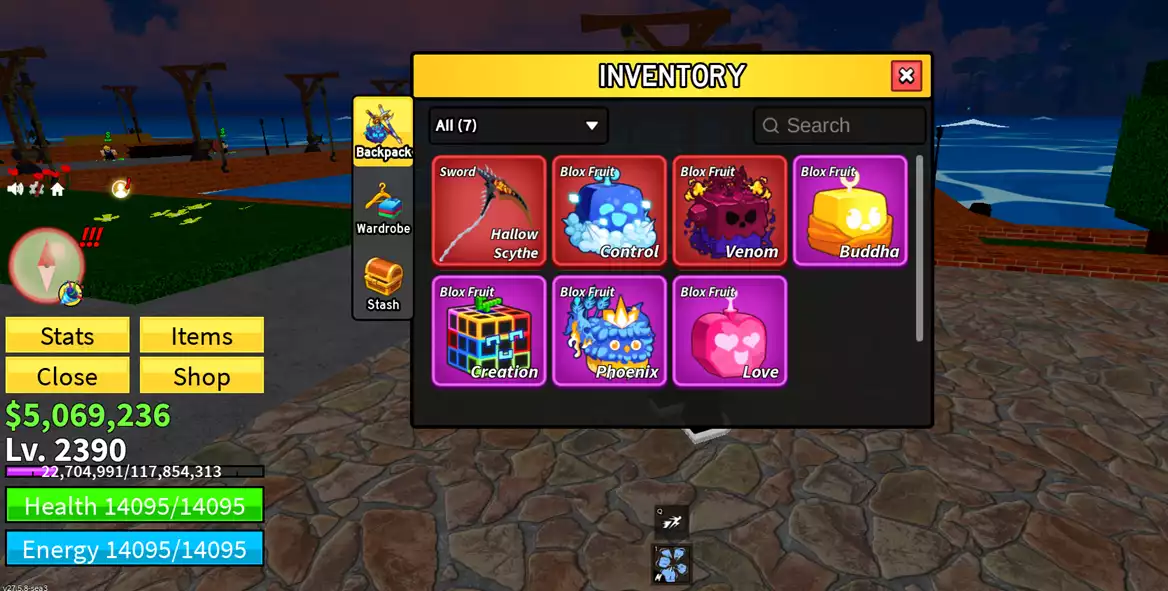The width and height of the screenshot is (1168, 591).
Task: Click the white home icon
Action: tap(57, 188)
